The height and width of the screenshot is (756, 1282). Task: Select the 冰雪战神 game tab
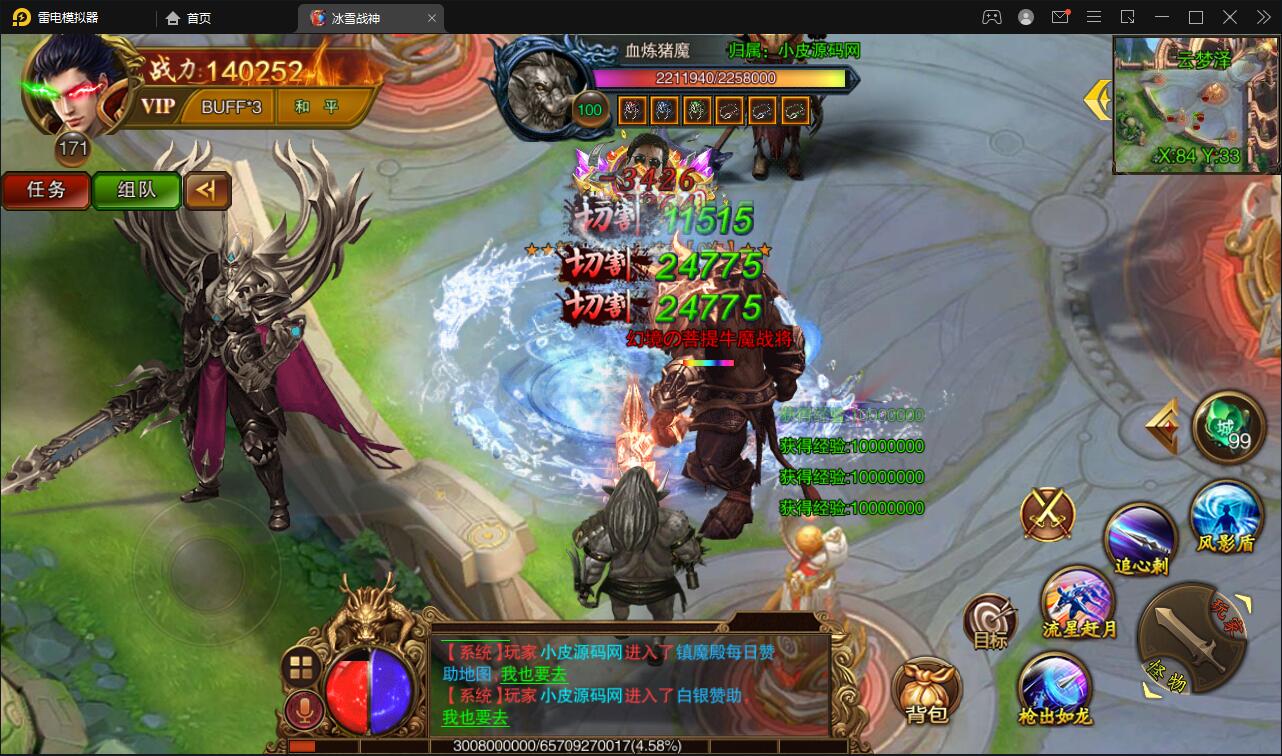pyautogui.click(x=355, y=17)
